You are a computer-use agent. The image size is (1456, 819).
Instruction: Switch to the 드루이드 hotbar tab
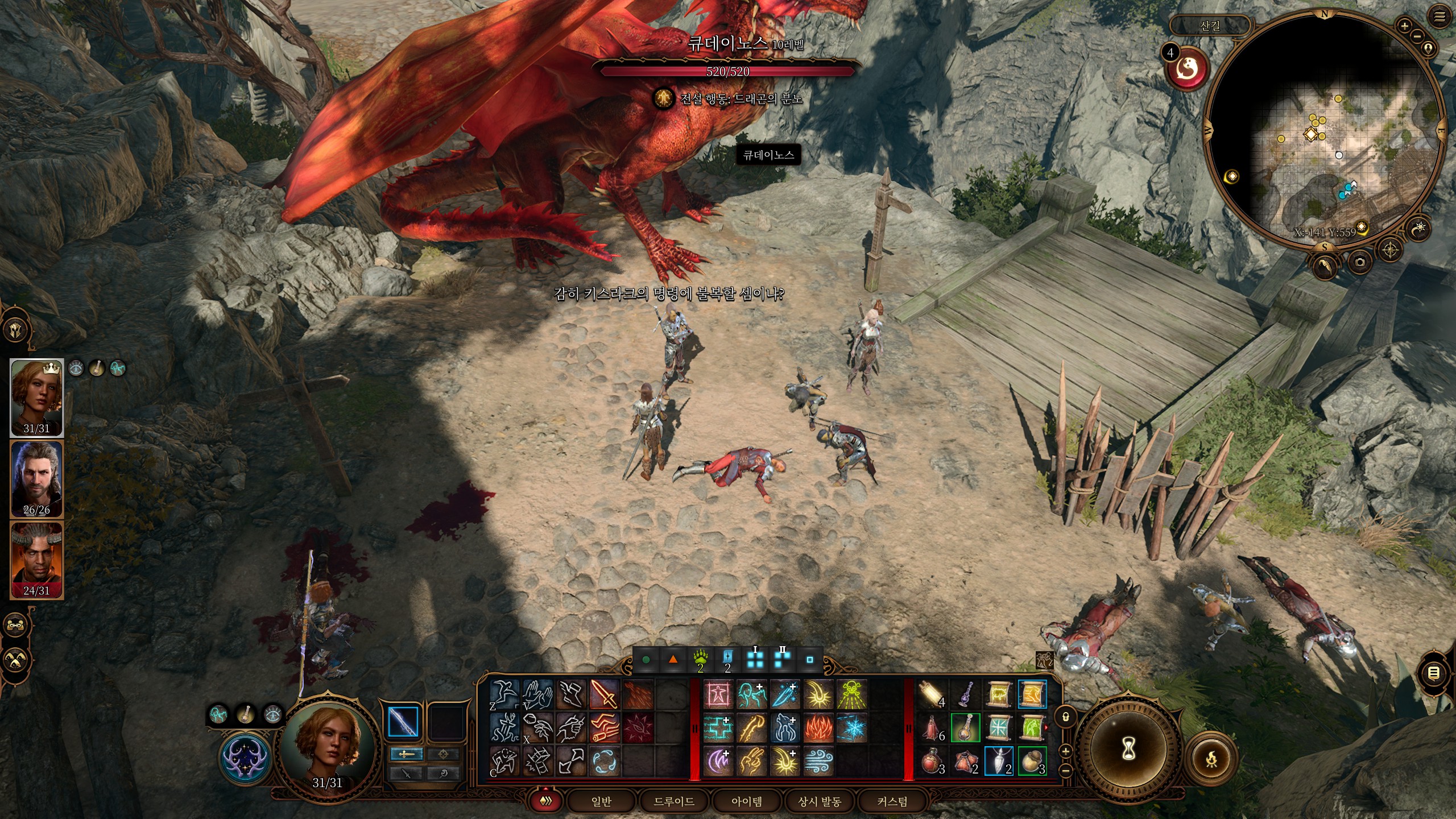click(674, 801)
